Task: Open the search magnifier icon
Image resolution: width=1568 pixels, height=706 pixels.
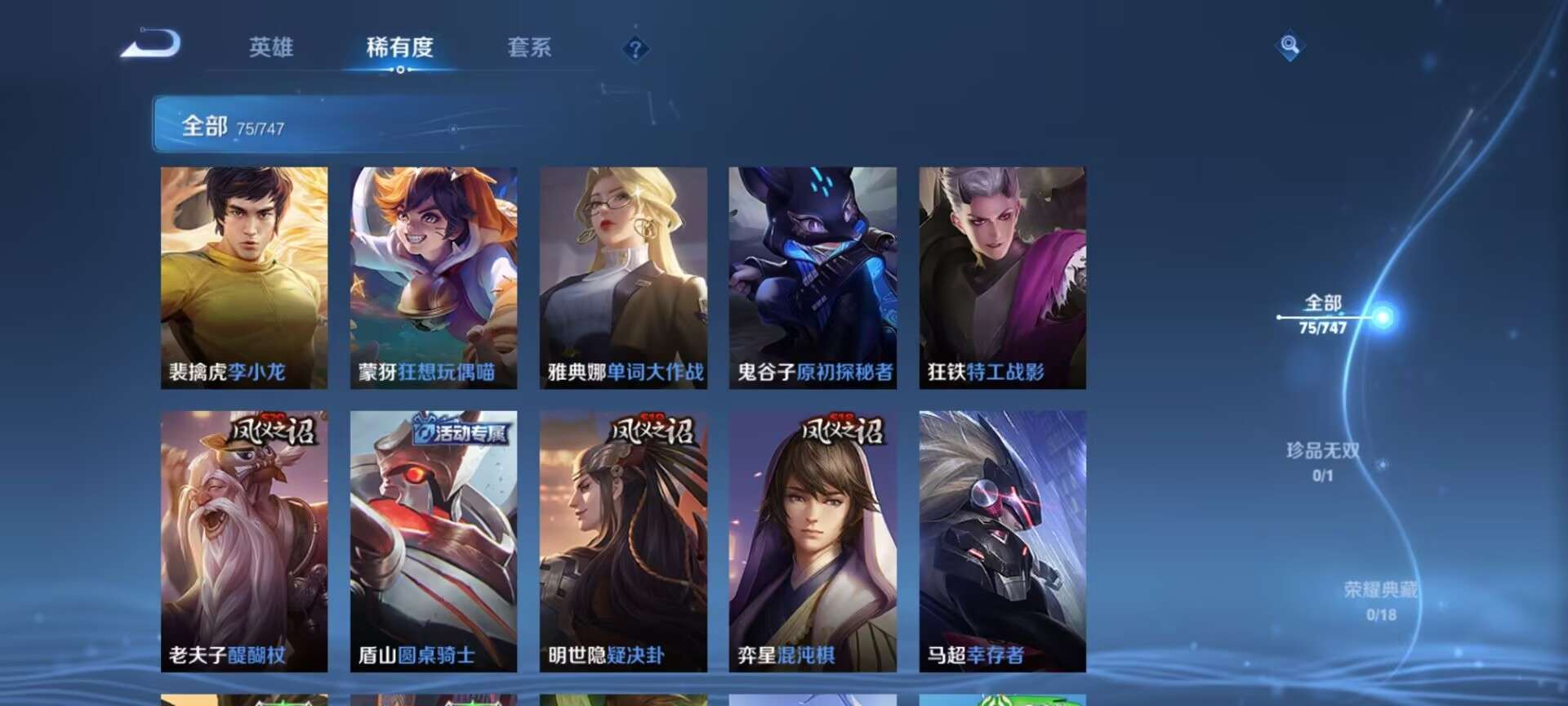Action: click(x=1288, y=47)
